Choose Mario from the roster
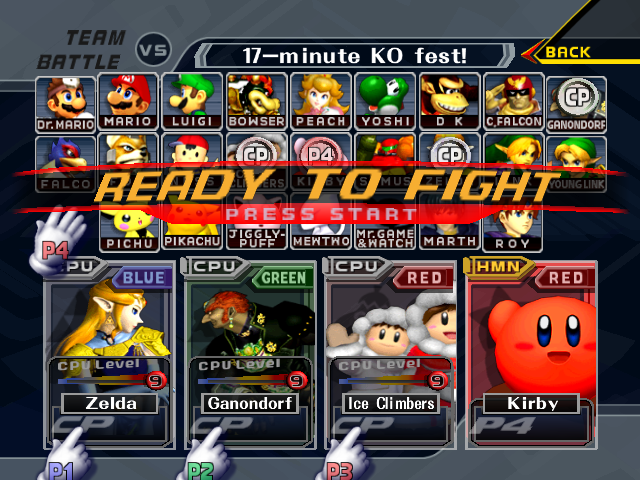Viewport: 640px width, 480px height. [129, 102]
